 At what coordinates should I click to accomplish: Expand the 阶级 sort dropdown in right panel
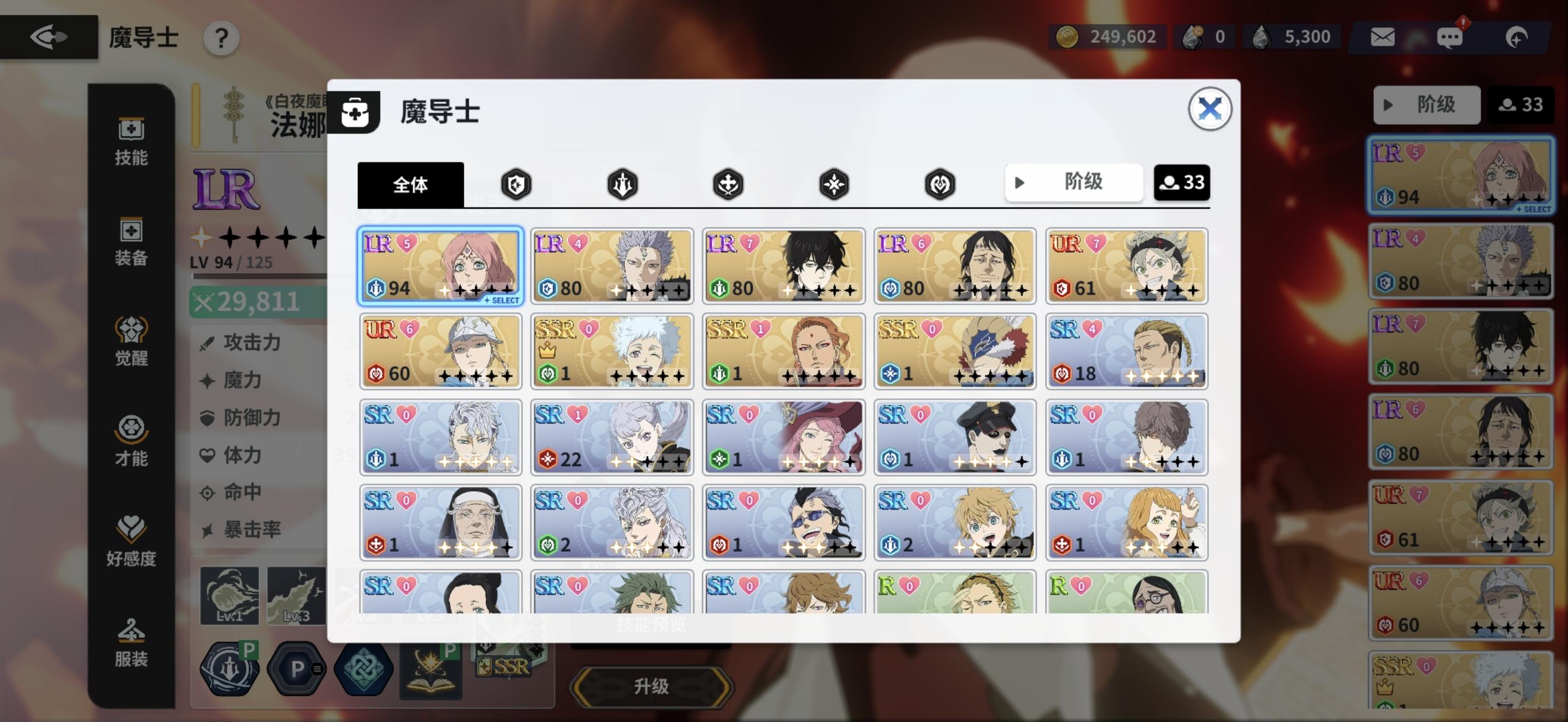pyautogui.click(x=1427, y=104)
